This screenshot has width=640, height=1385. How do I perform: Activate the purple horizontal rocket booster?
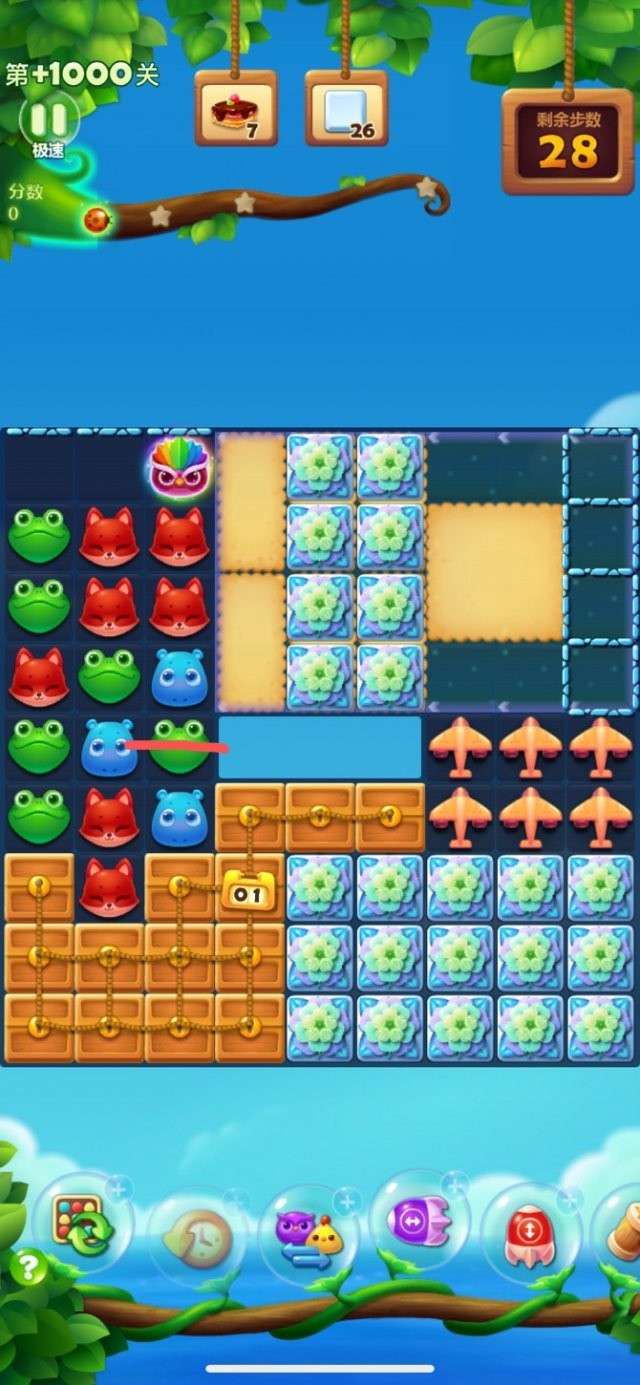(420, 1221)
